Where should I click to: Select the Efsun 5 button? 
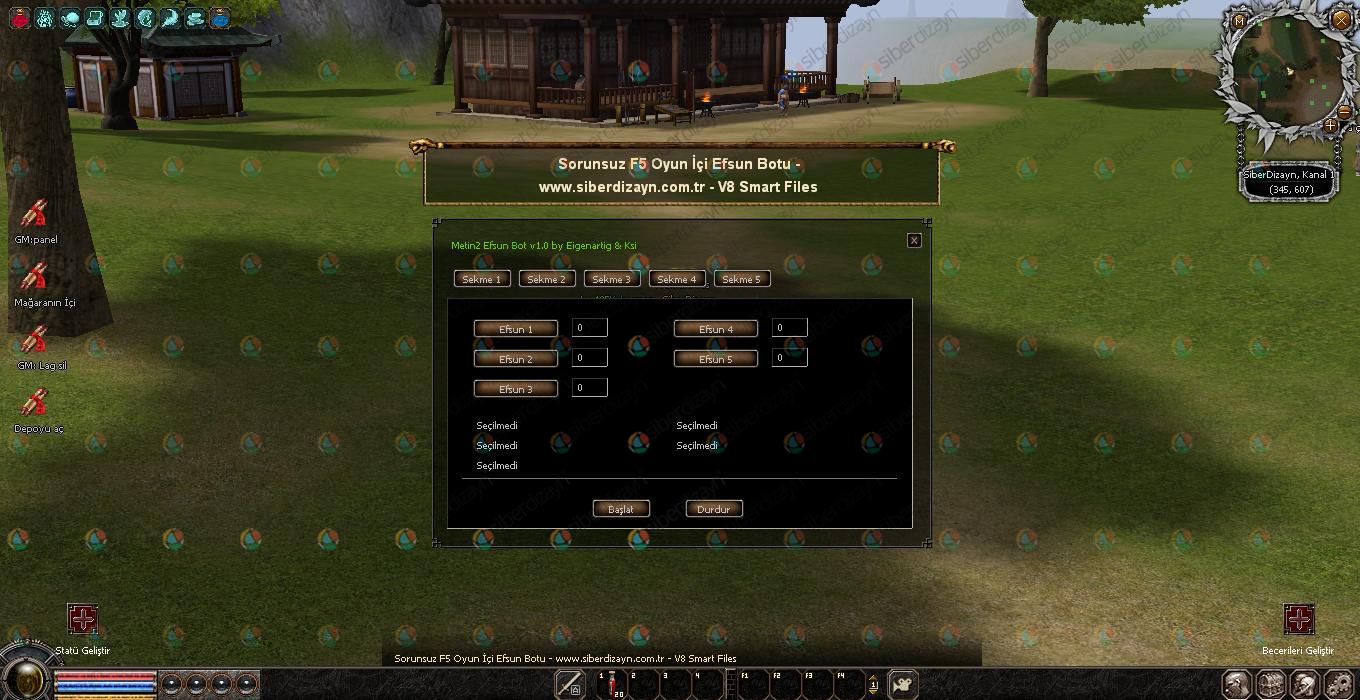(x=715, y=359)
